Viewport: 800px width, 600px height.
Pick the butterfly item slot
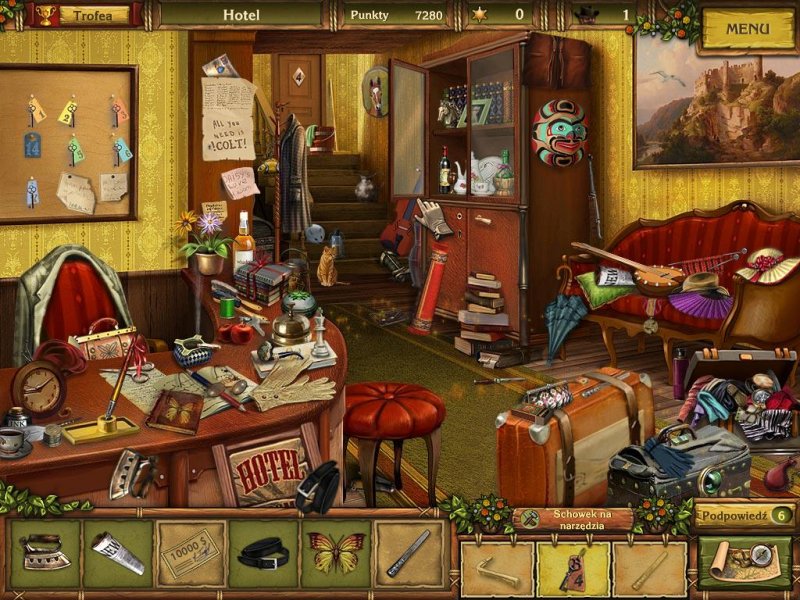tap(336, 553)
